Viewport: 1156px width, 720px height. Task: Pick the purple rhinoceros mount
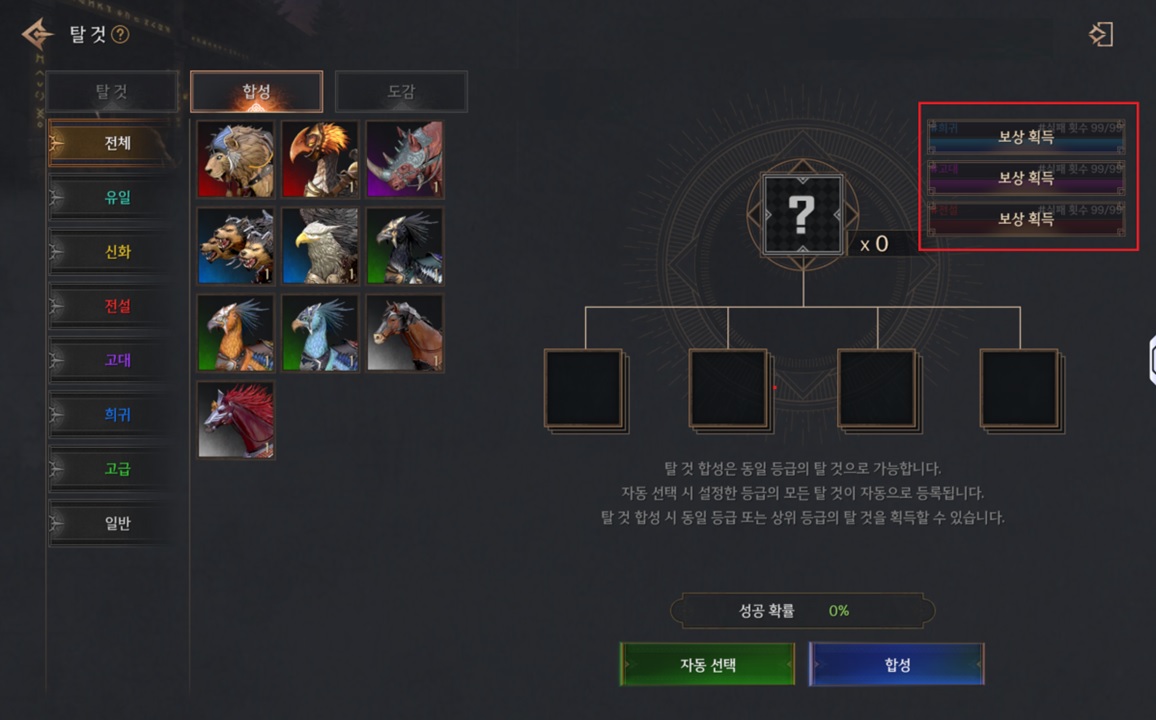click(404, 160)
